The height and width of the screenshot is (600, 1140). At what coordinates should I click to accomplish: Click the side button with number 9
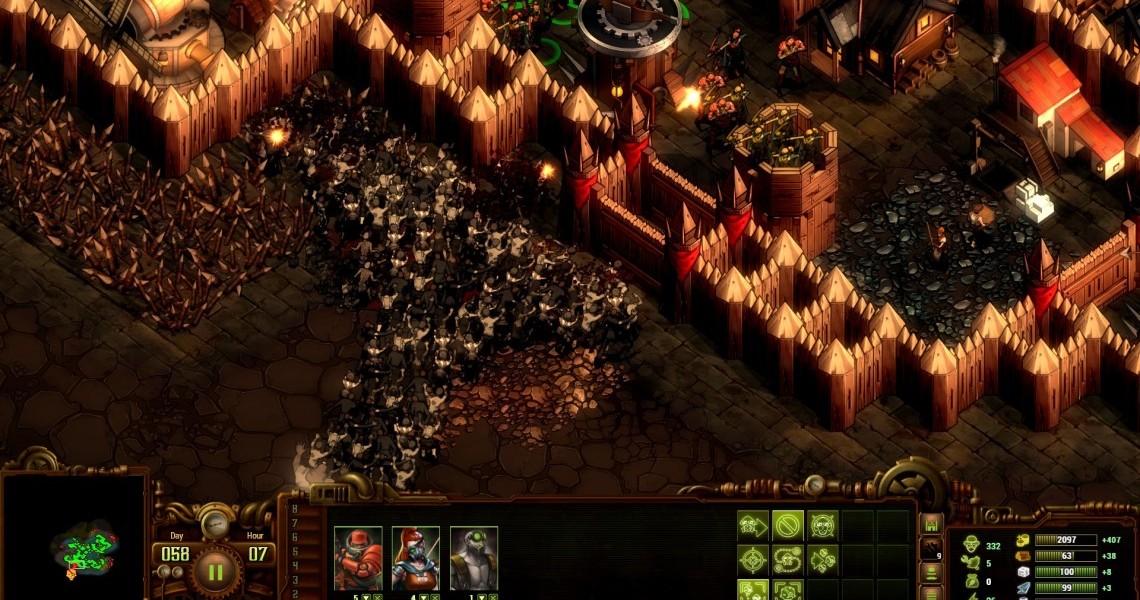pos(931,549)
